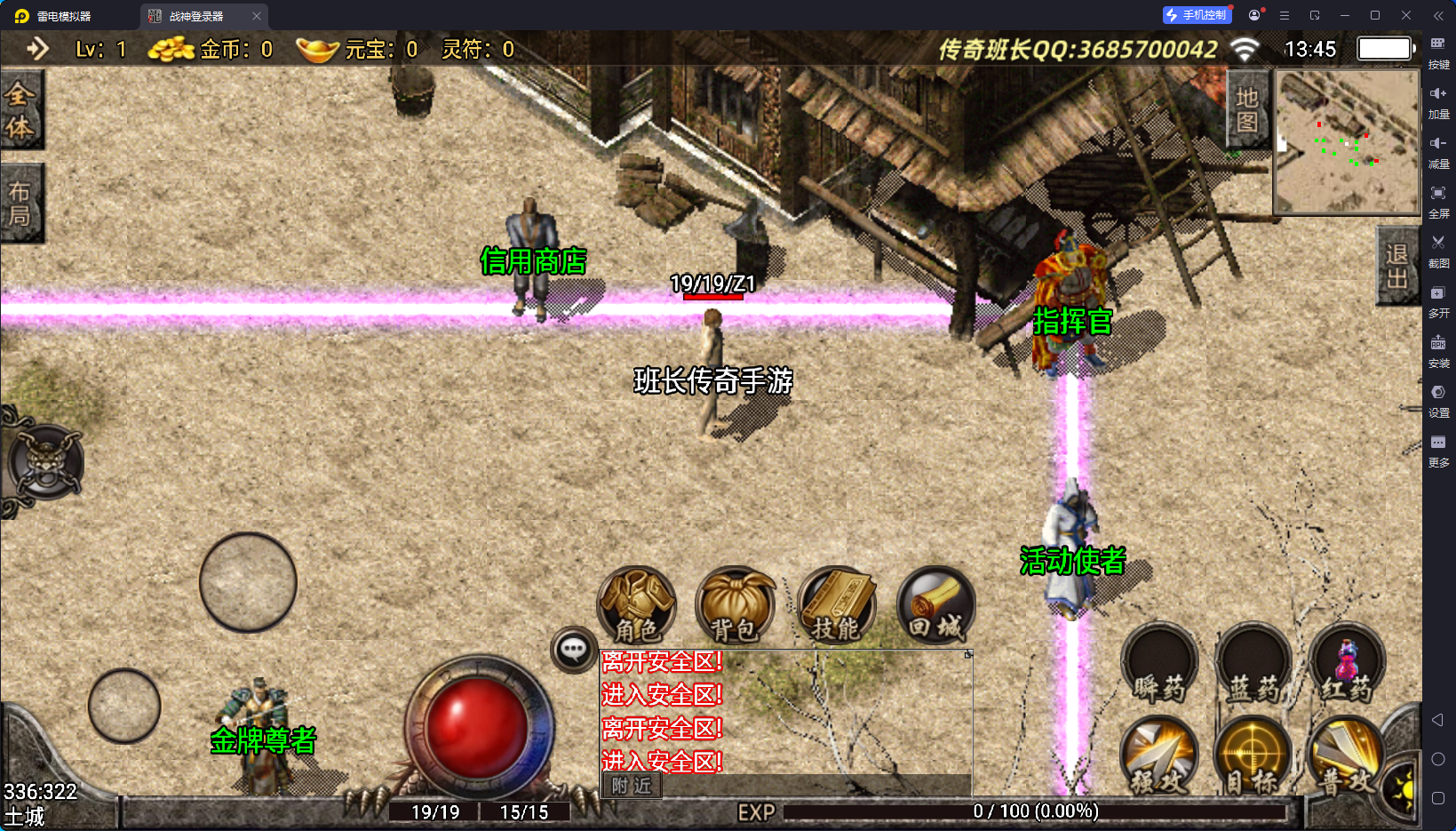Activate the 强攻 forced attack
The width and height of the screenshot is (1456, 831).
tap(1159, 755)
